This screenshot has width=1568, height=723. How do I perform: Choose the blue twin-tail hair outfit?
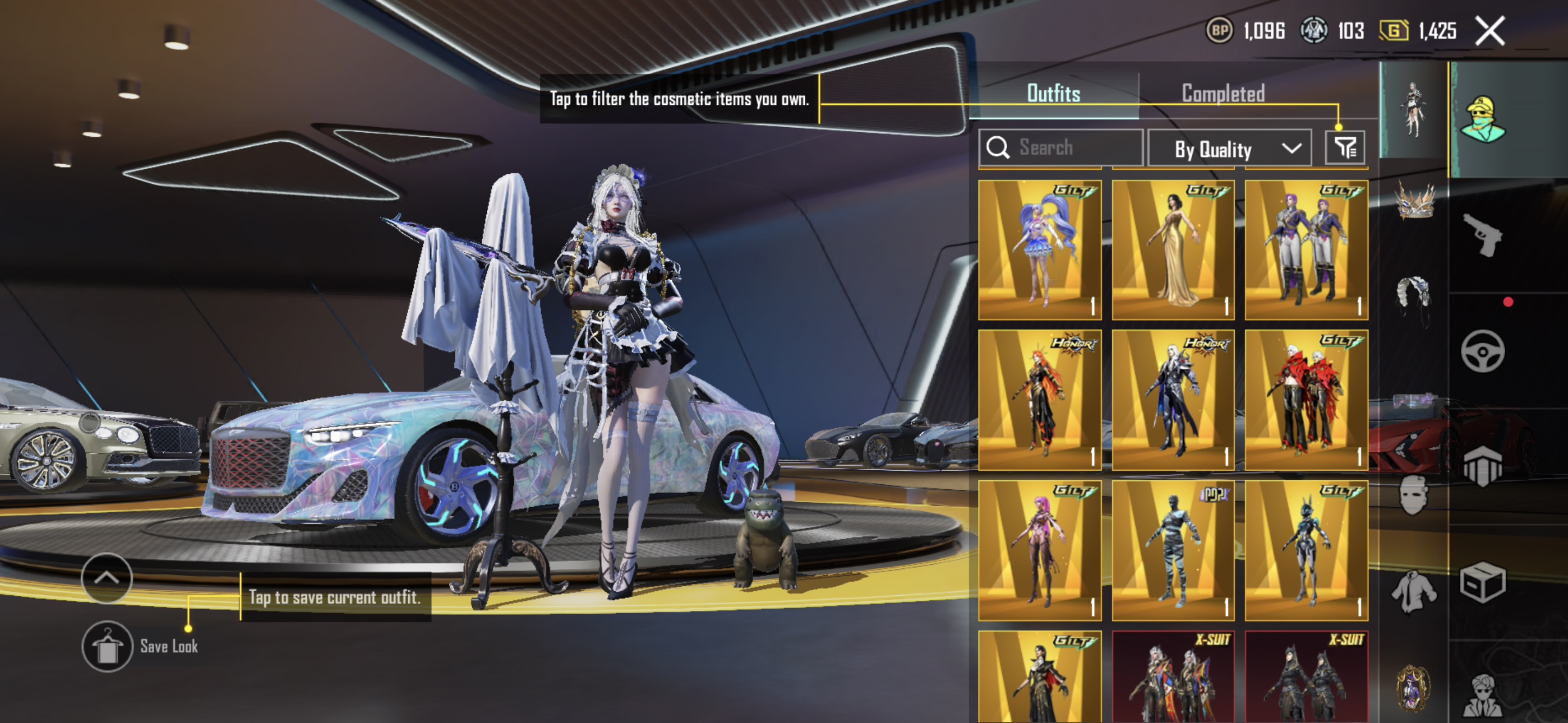[1040, 250]
